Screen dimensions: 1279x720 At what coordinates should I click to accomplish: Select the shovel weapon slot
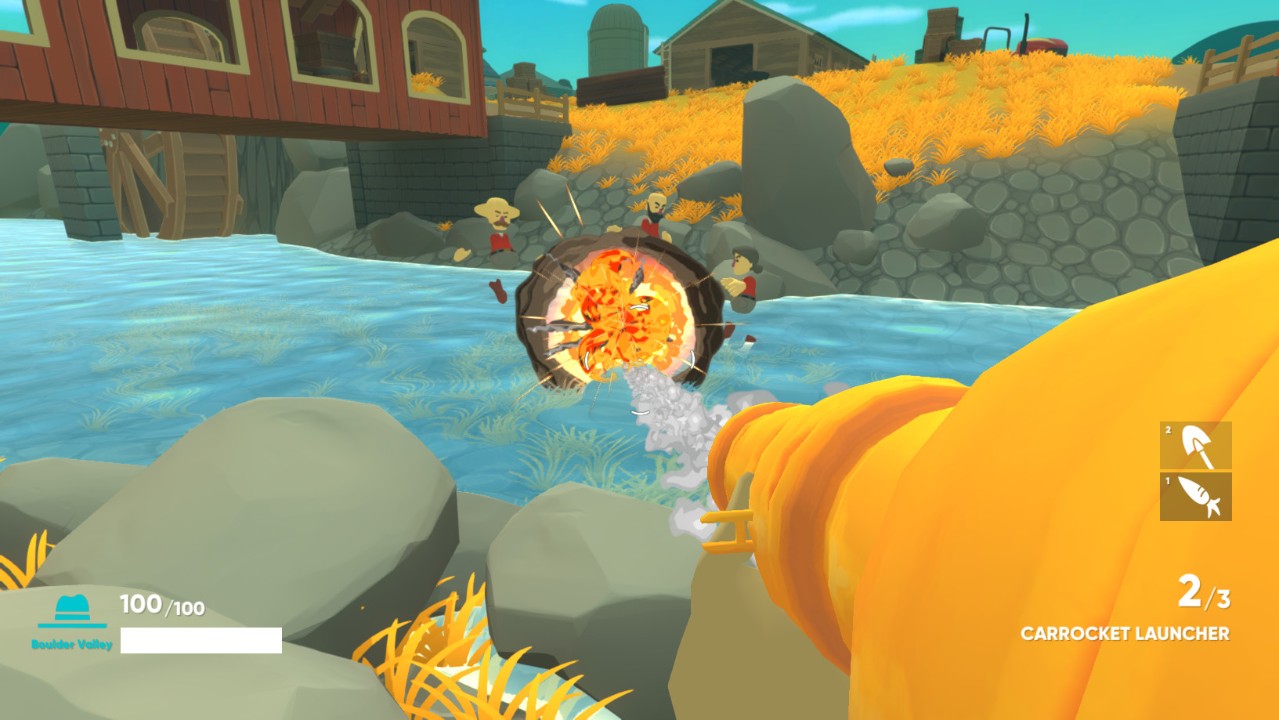(x=1196, y=446)
